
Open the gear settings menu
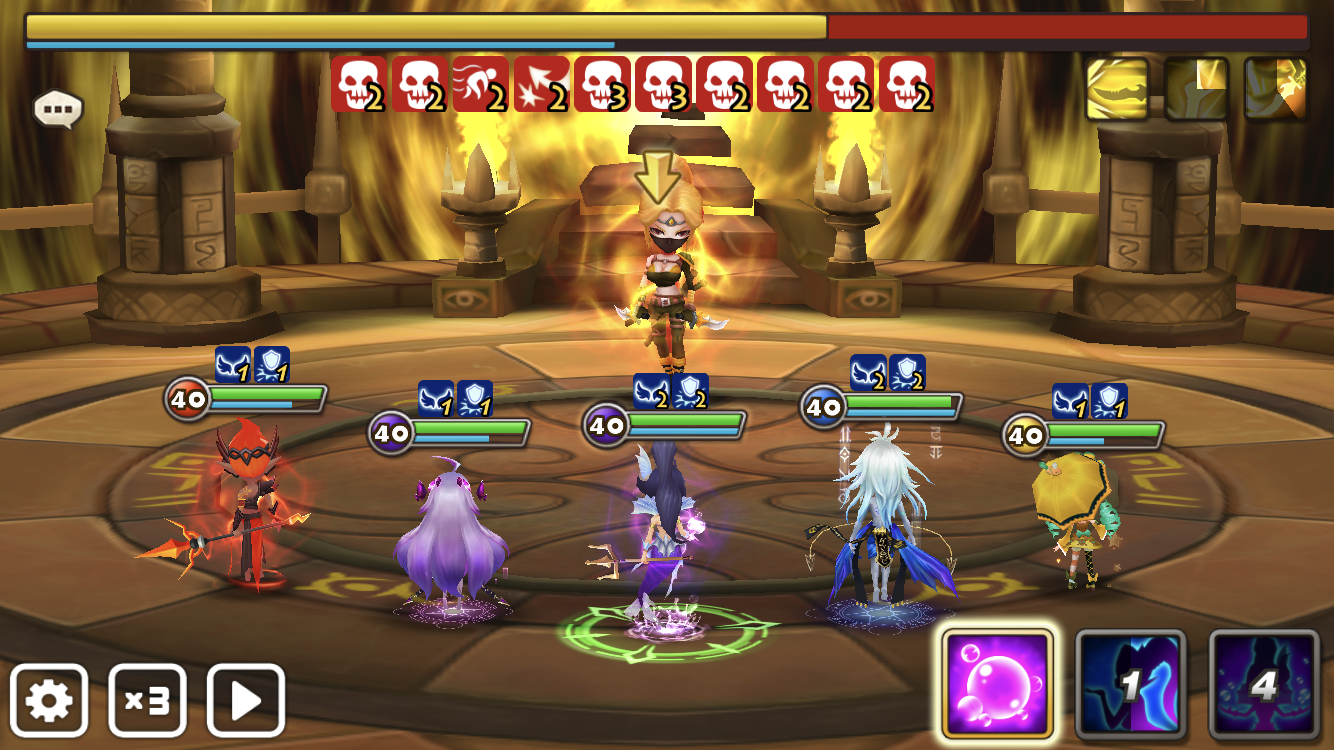49,700
